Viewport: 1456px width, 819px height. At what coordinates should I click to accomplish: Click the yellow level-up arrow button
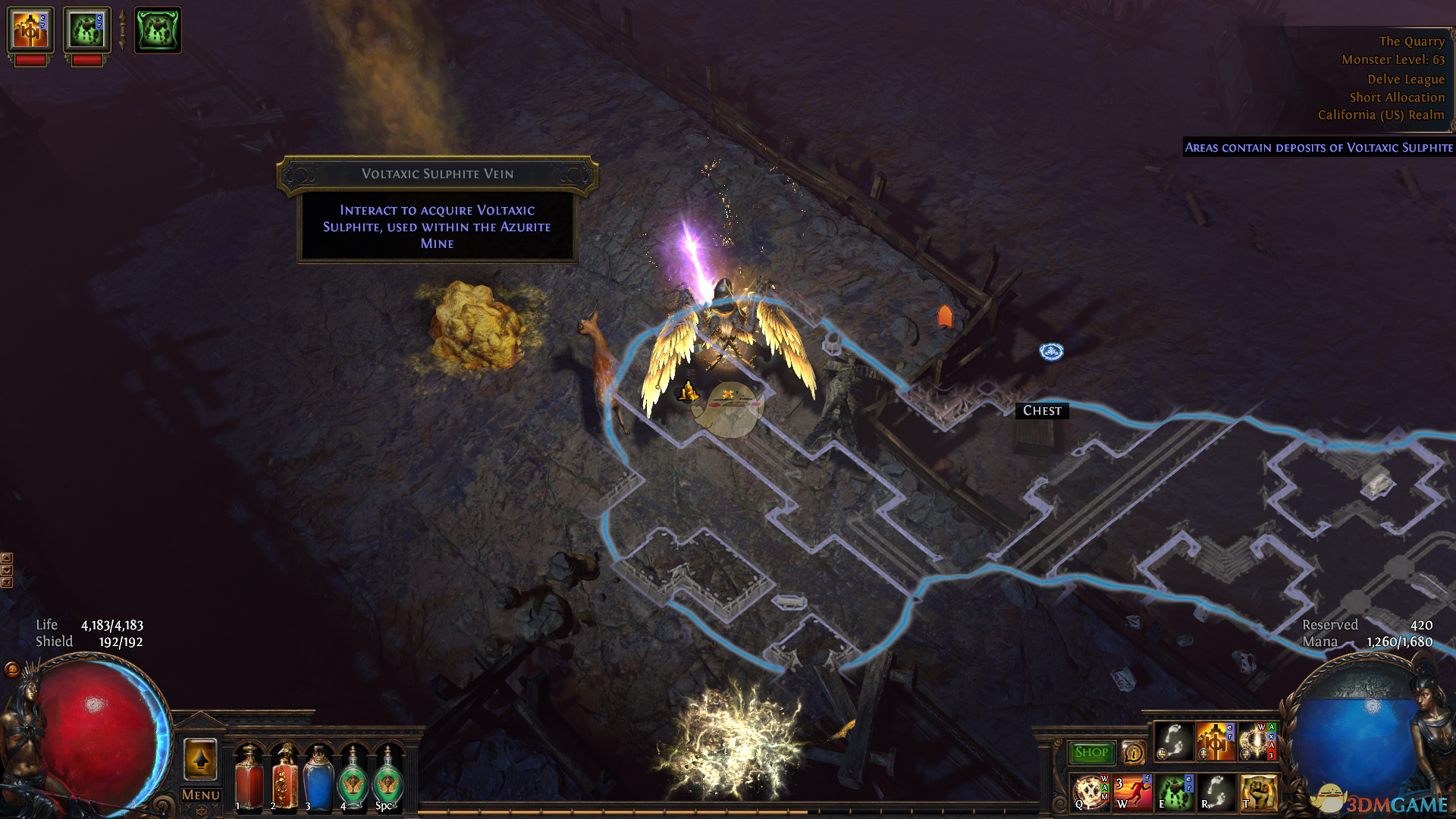[x=201, y=759]
